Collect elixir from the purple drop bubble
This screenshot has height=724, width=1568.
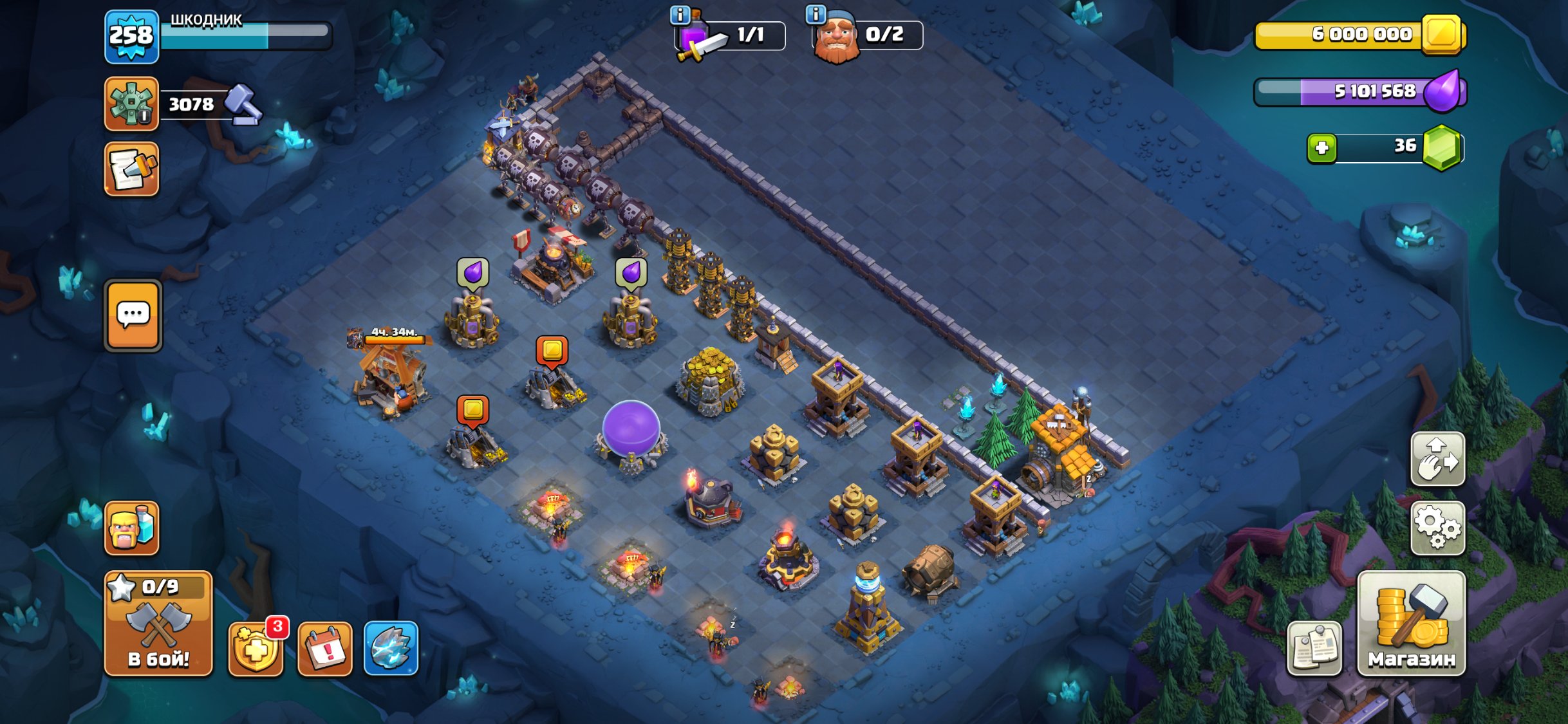click(473, 273)
